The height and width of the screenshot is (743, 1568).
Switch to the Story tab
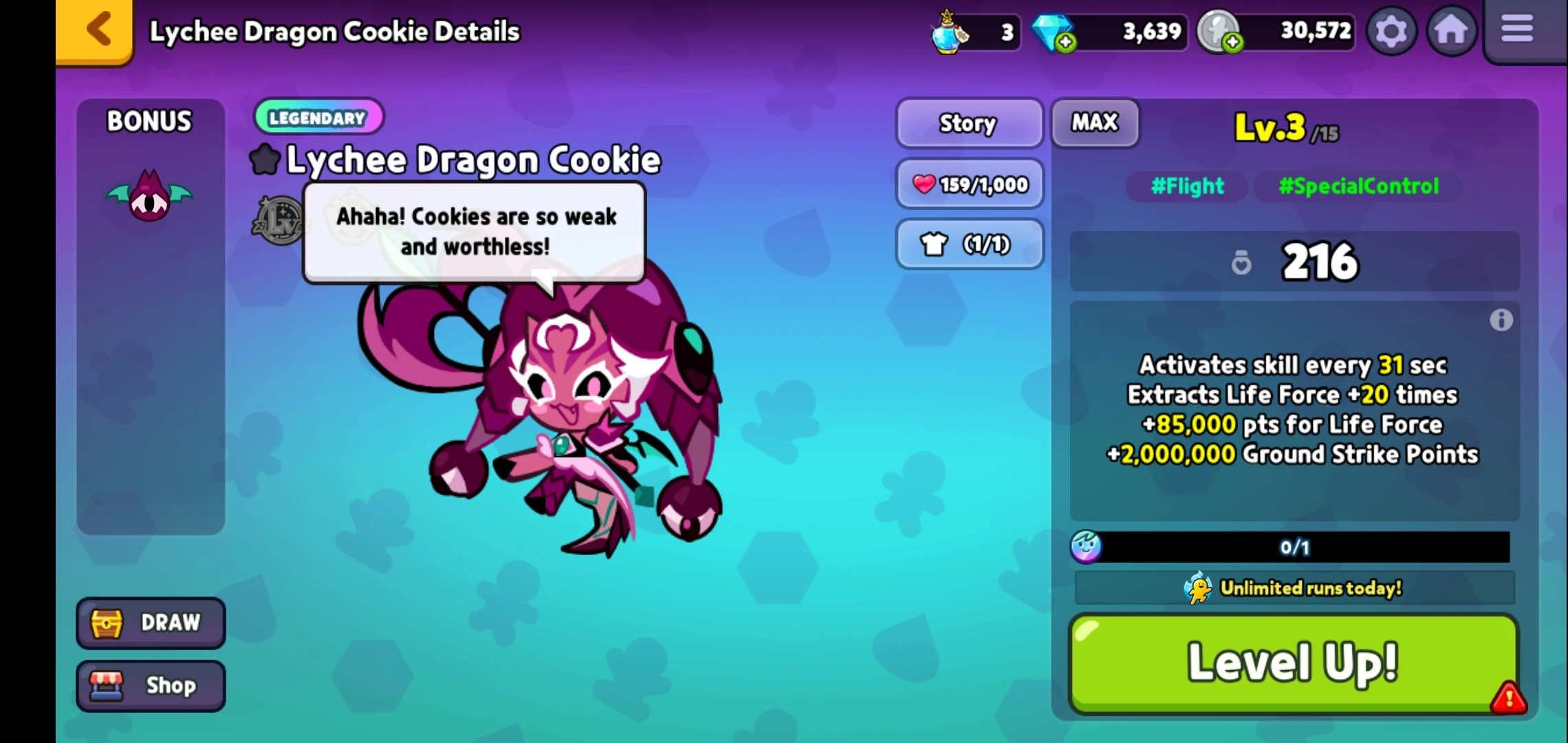point(968,124)
